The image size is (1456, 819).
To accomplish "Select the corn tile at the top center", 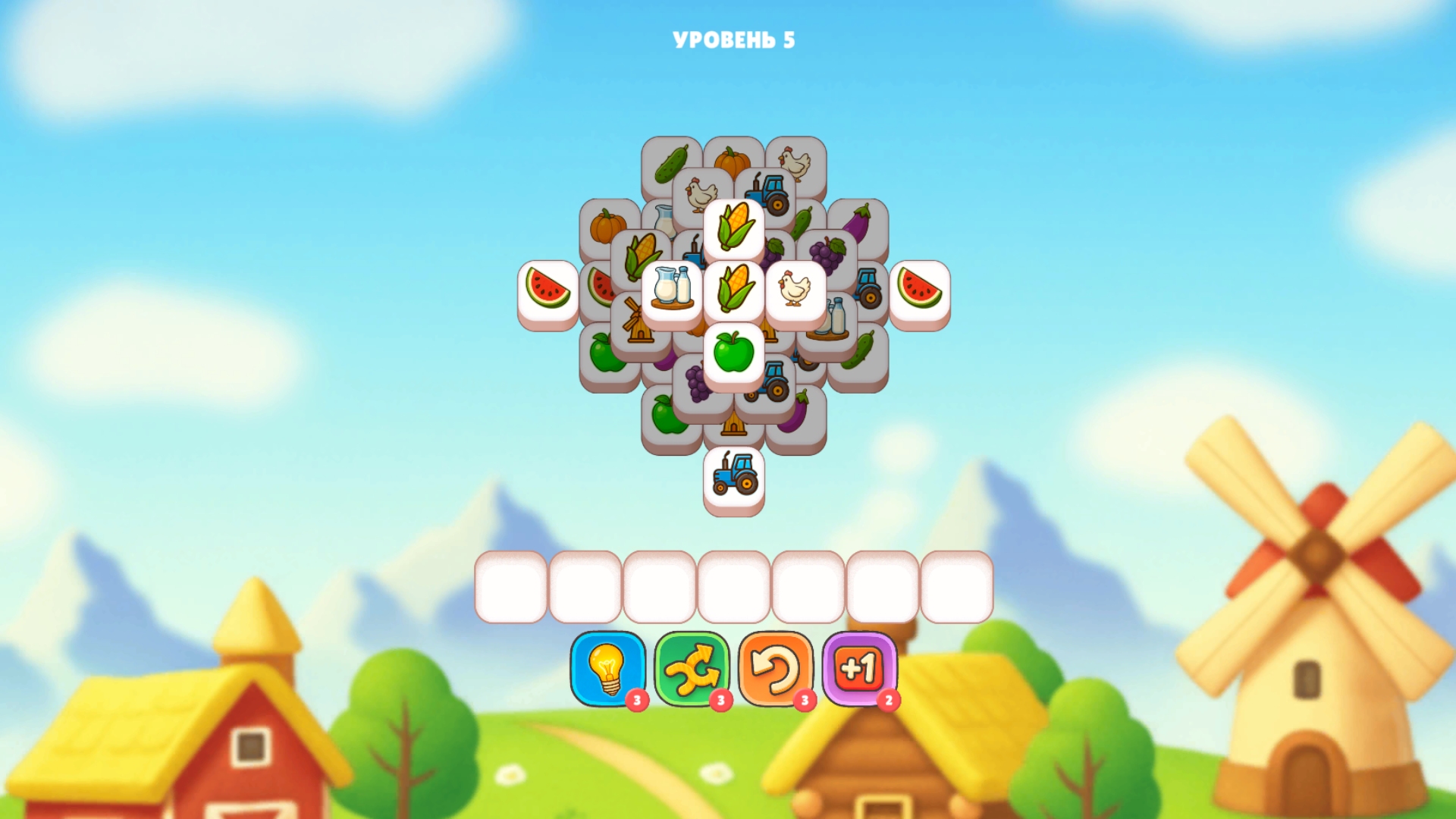I will point(733,227).
